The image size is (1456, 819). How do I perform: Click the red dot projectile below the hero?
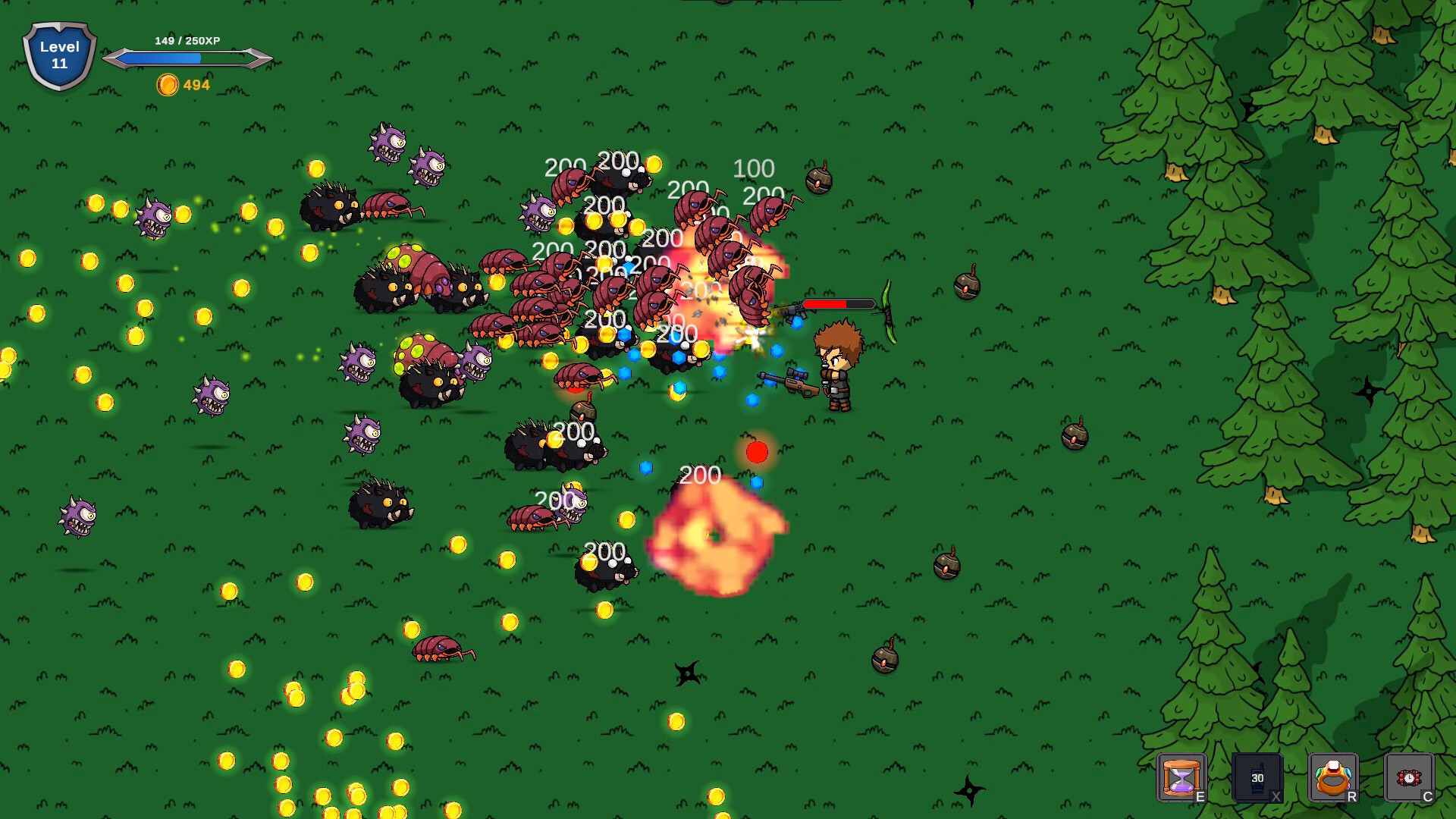click(x=755, y=452)
